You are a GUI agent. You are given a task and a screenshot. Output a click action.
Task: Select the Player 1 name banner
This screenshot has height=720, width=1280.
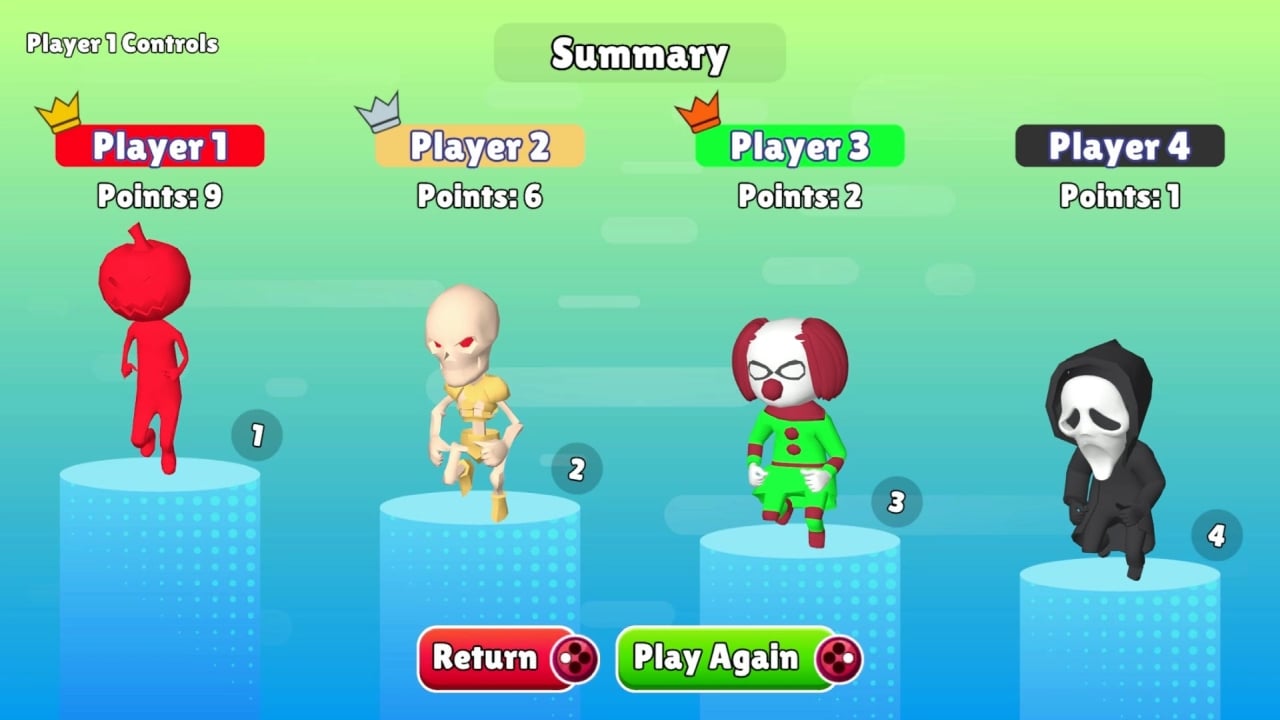click(x=160, y=146)
